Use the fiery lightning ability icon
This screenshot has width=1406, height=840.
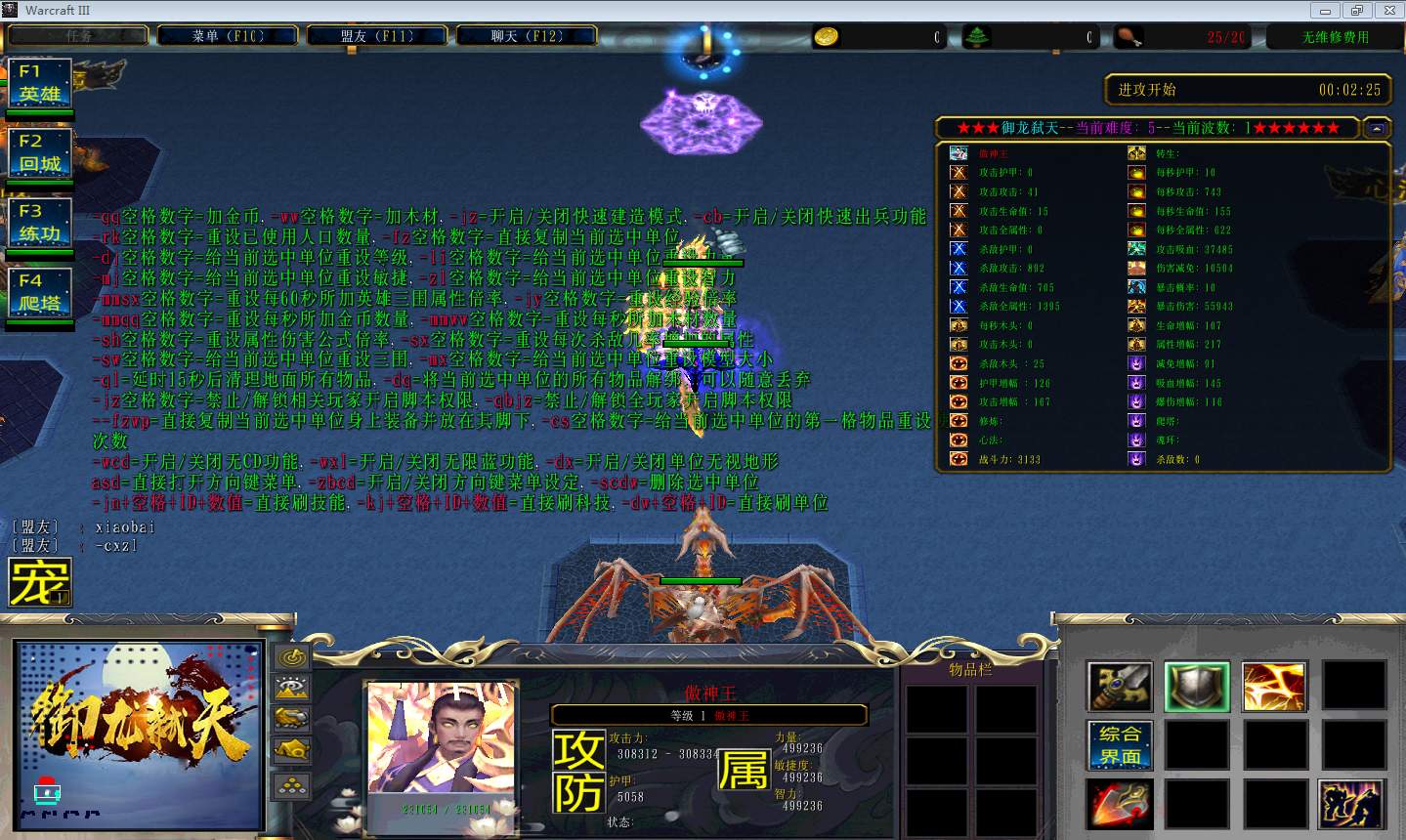coord(1274,686)
